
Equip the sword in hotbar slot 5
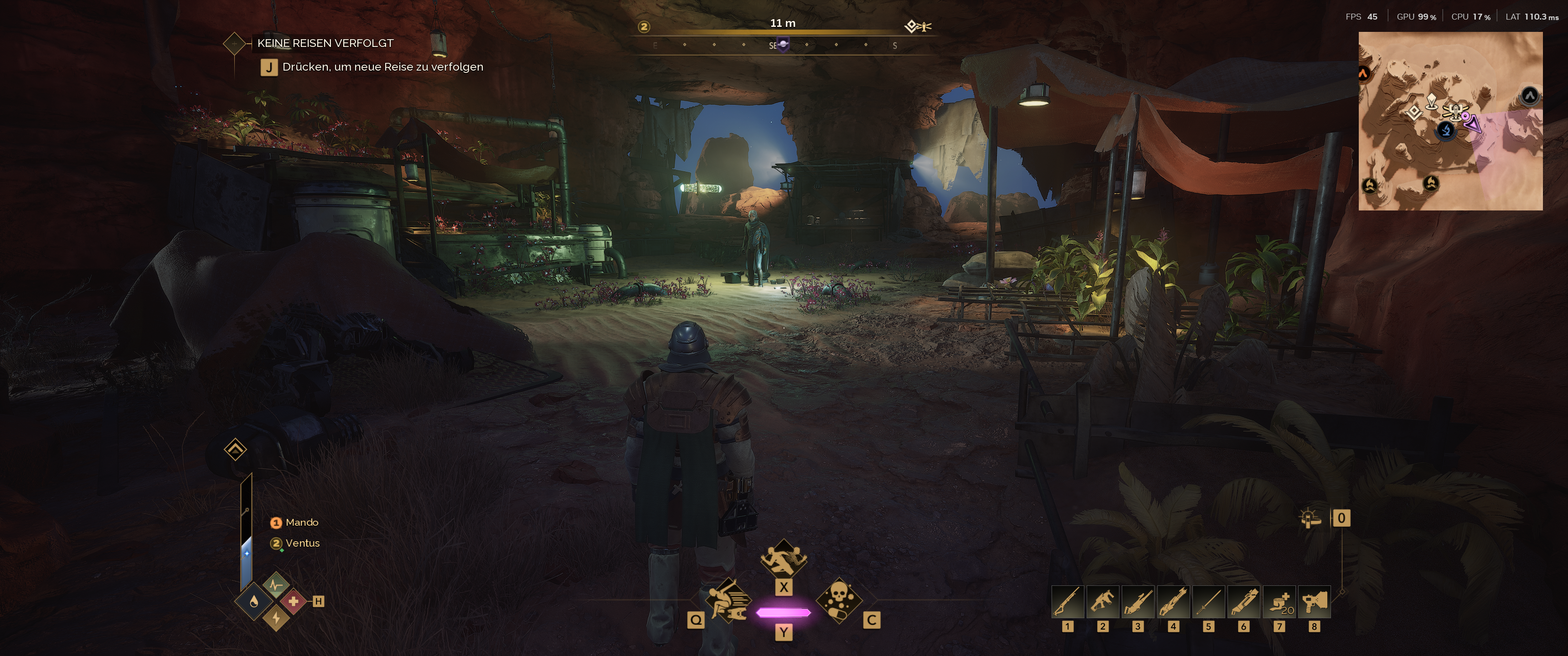1208,602
